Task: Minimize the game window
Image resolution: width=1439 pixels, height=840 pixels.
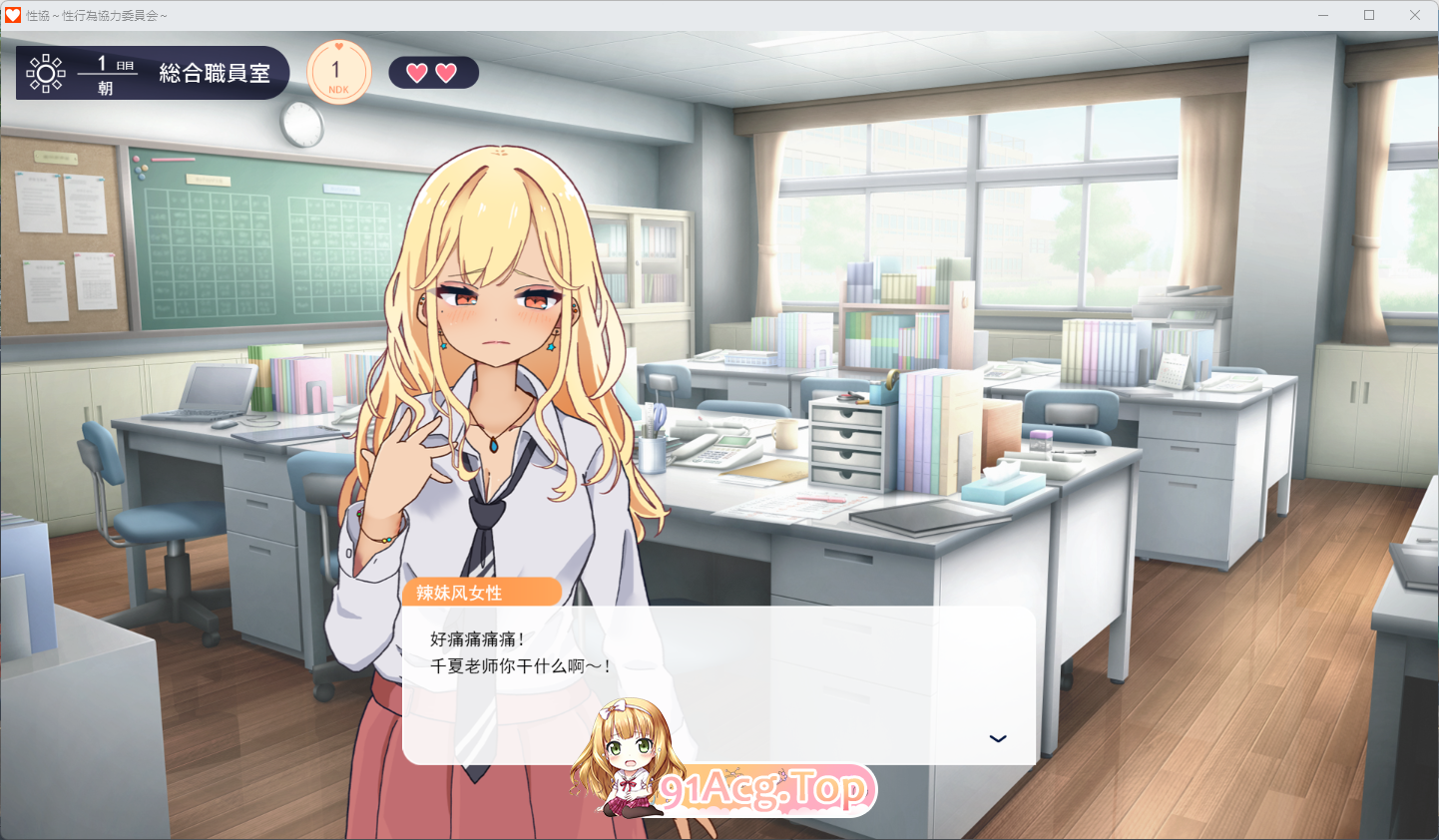Action: pos(1322,14)
